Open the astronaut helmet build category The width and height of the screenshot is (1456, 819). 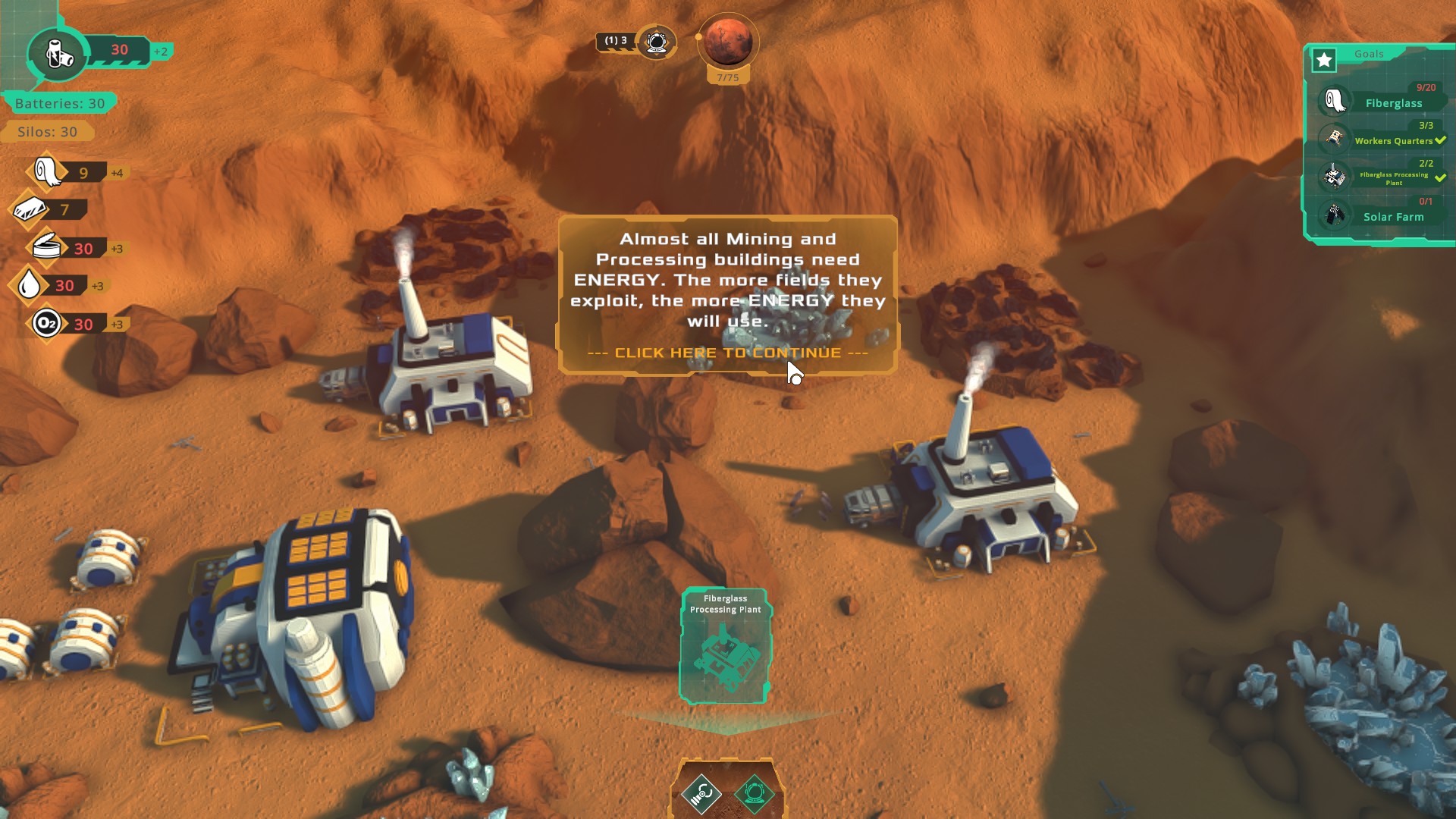point(754,794)
